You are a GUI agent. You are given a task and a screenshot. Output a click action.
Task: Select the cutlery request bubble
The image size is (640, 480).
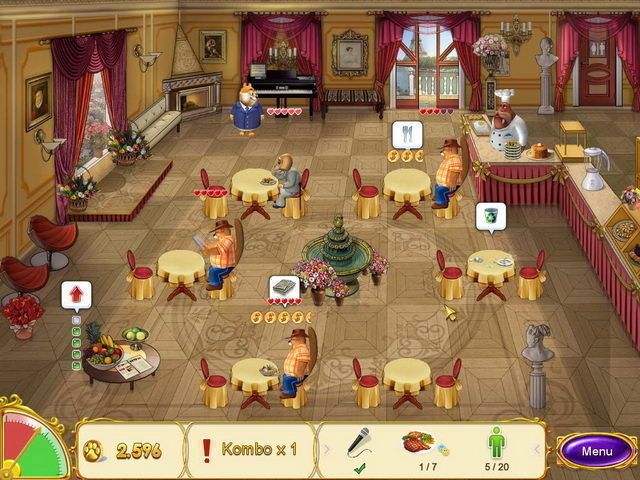point(406,134)
